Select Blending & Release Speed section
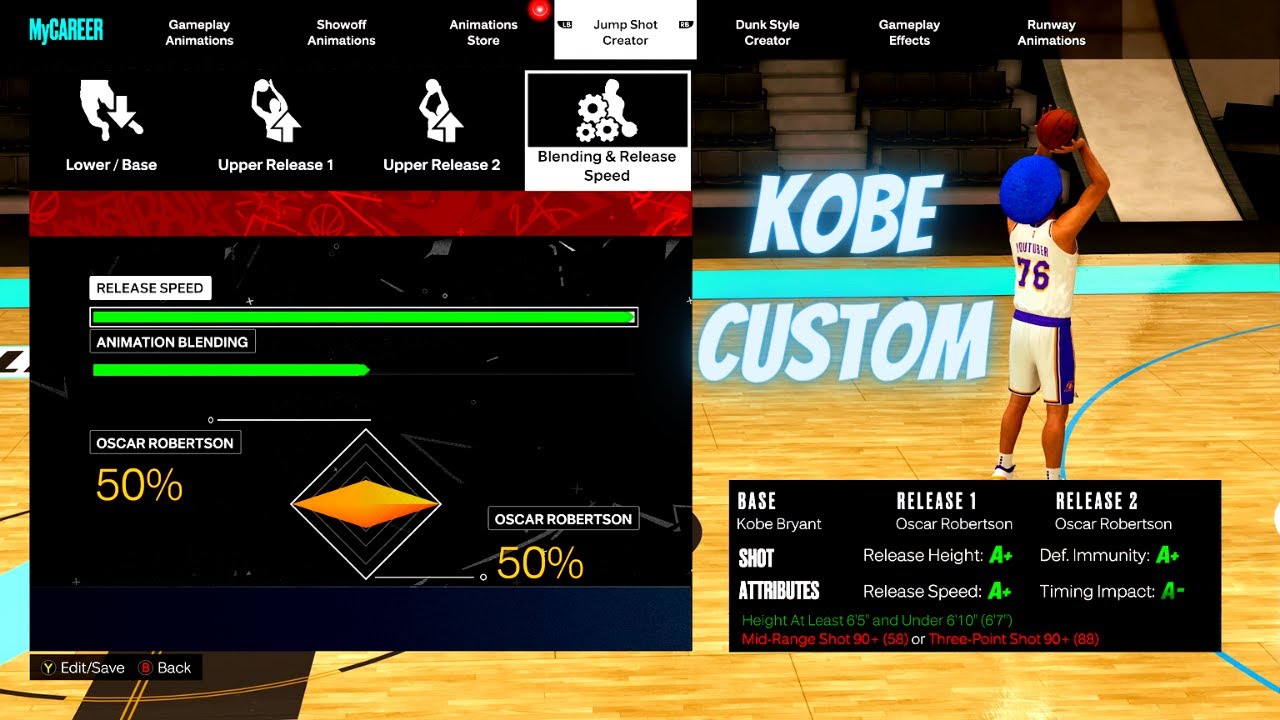The height and width of the screenshot is (720, 1280). pyautogui.click(x=607, y=131)
